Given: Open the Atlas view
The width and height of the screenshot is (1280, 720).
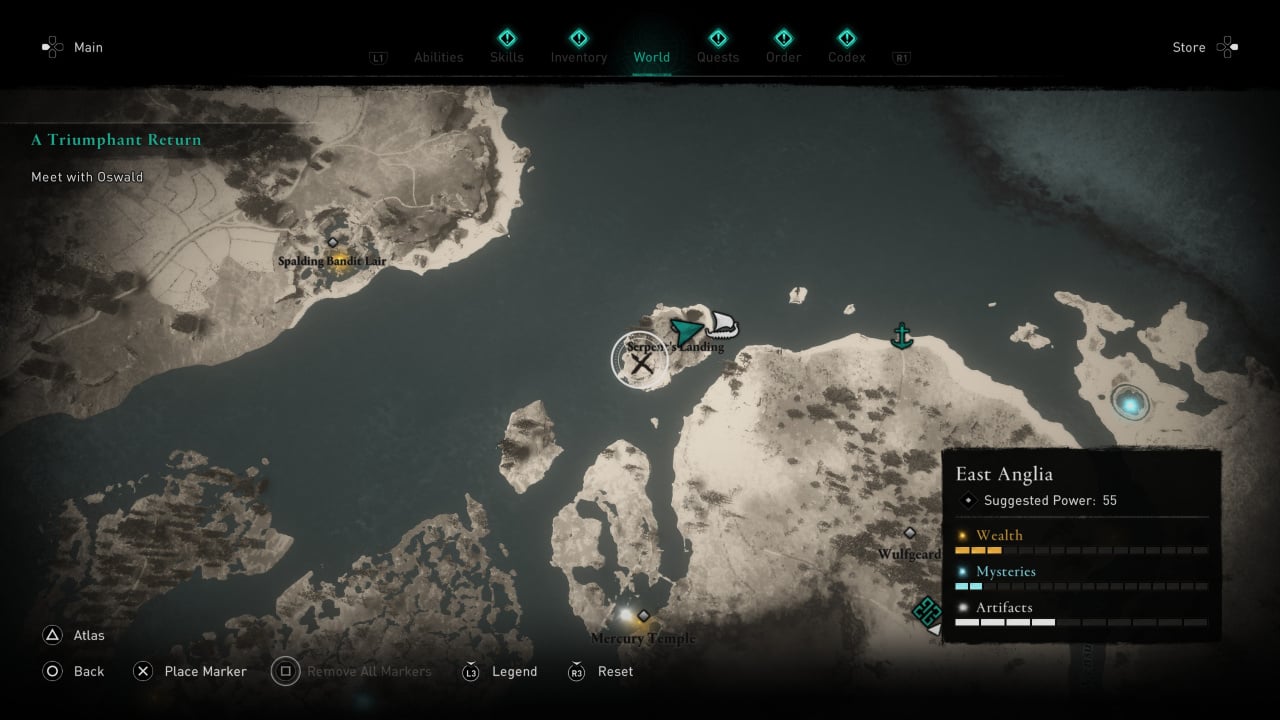Looking at the screenshot, I should click(74, 635).
